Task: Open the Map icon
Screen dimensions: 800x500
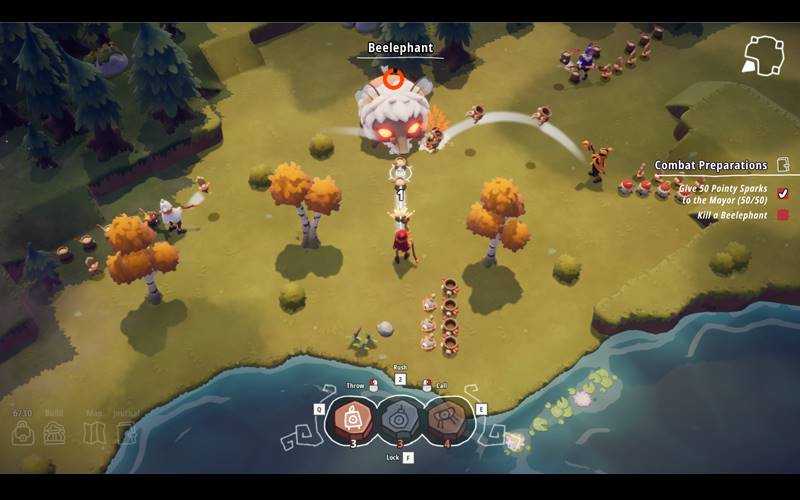Action: [x=92, y=433]
